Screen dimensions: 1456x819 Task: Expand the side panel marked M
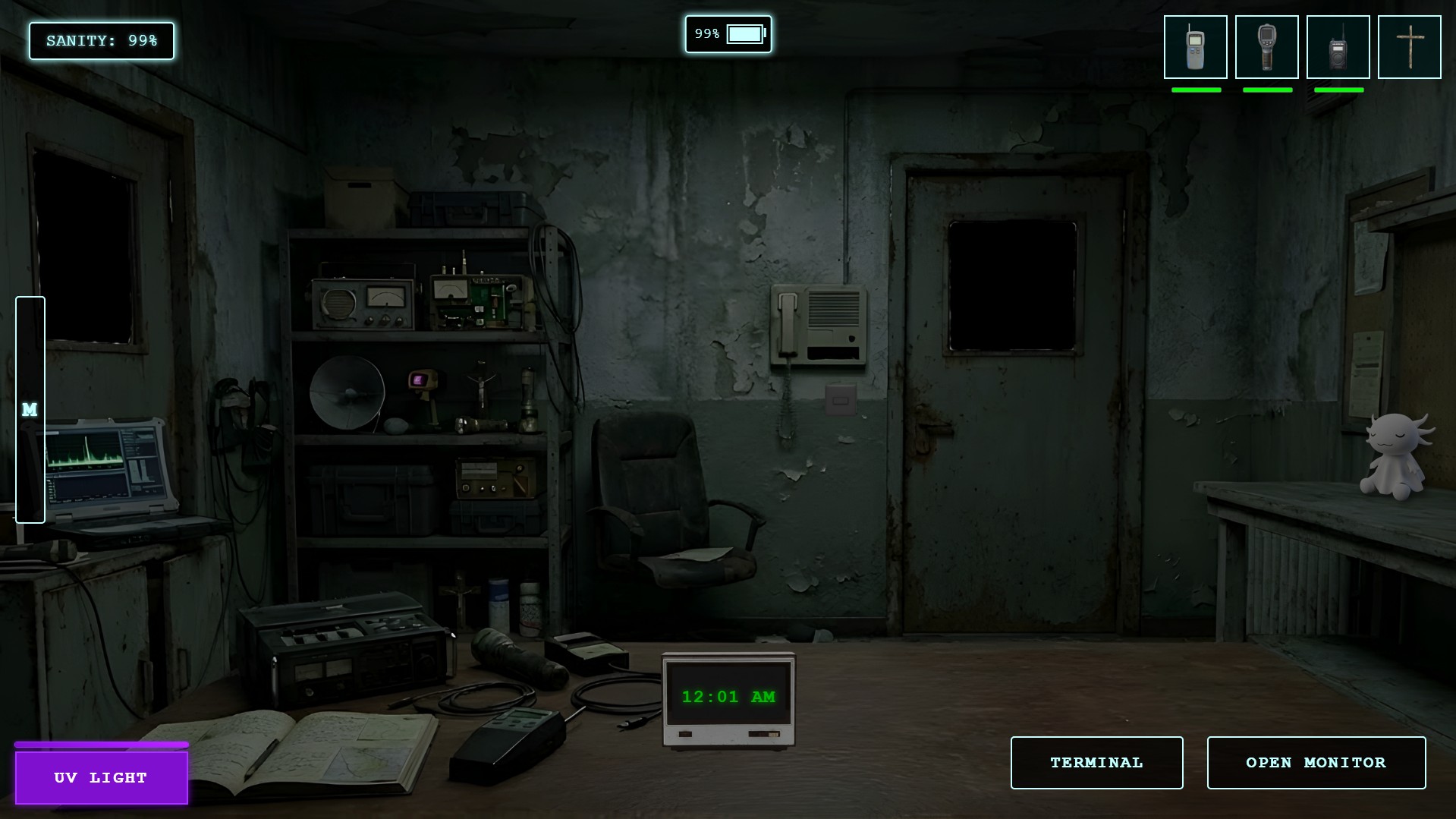30,410
